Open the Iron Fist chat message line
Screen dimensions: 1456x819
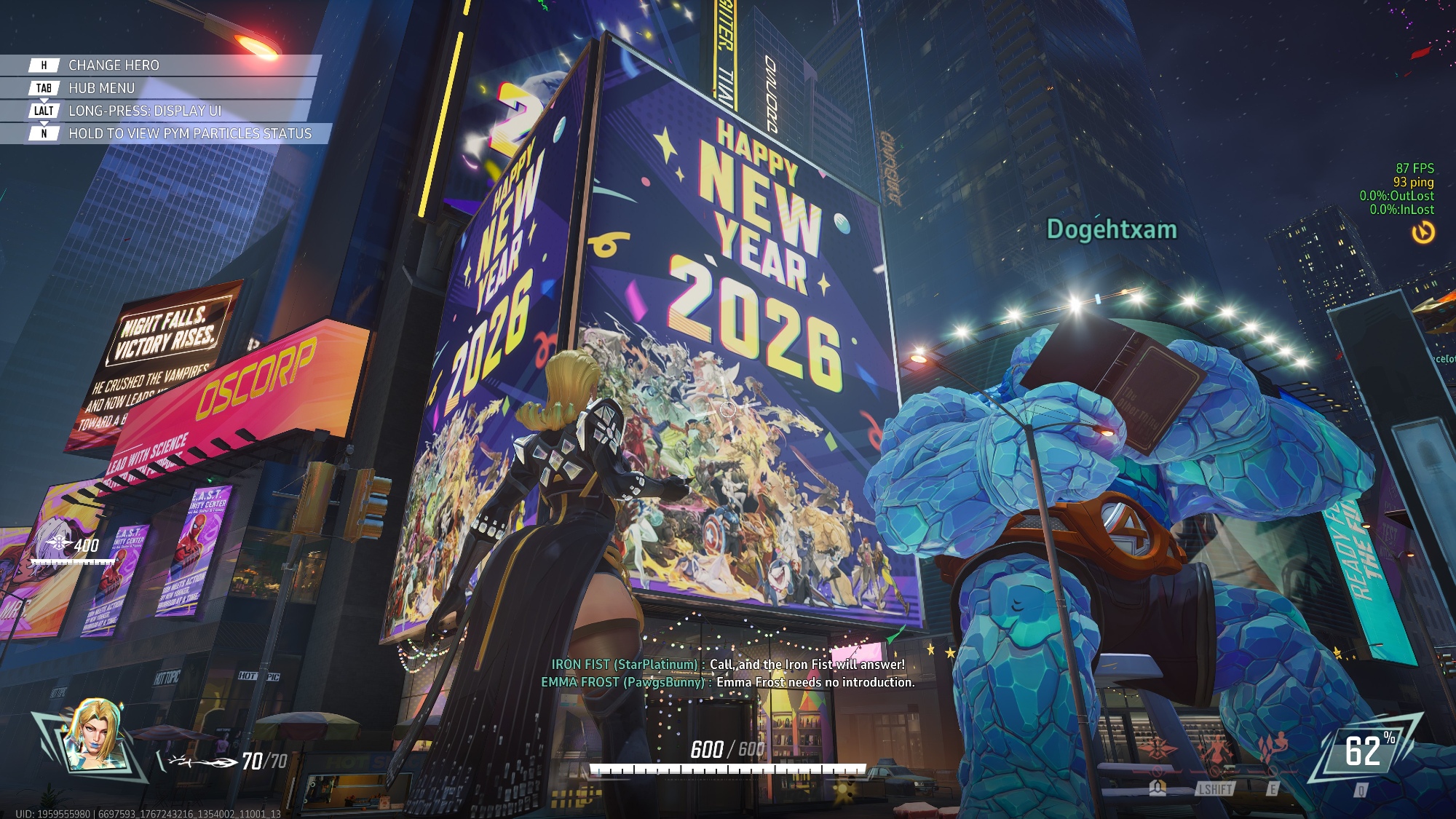point(727,665)
